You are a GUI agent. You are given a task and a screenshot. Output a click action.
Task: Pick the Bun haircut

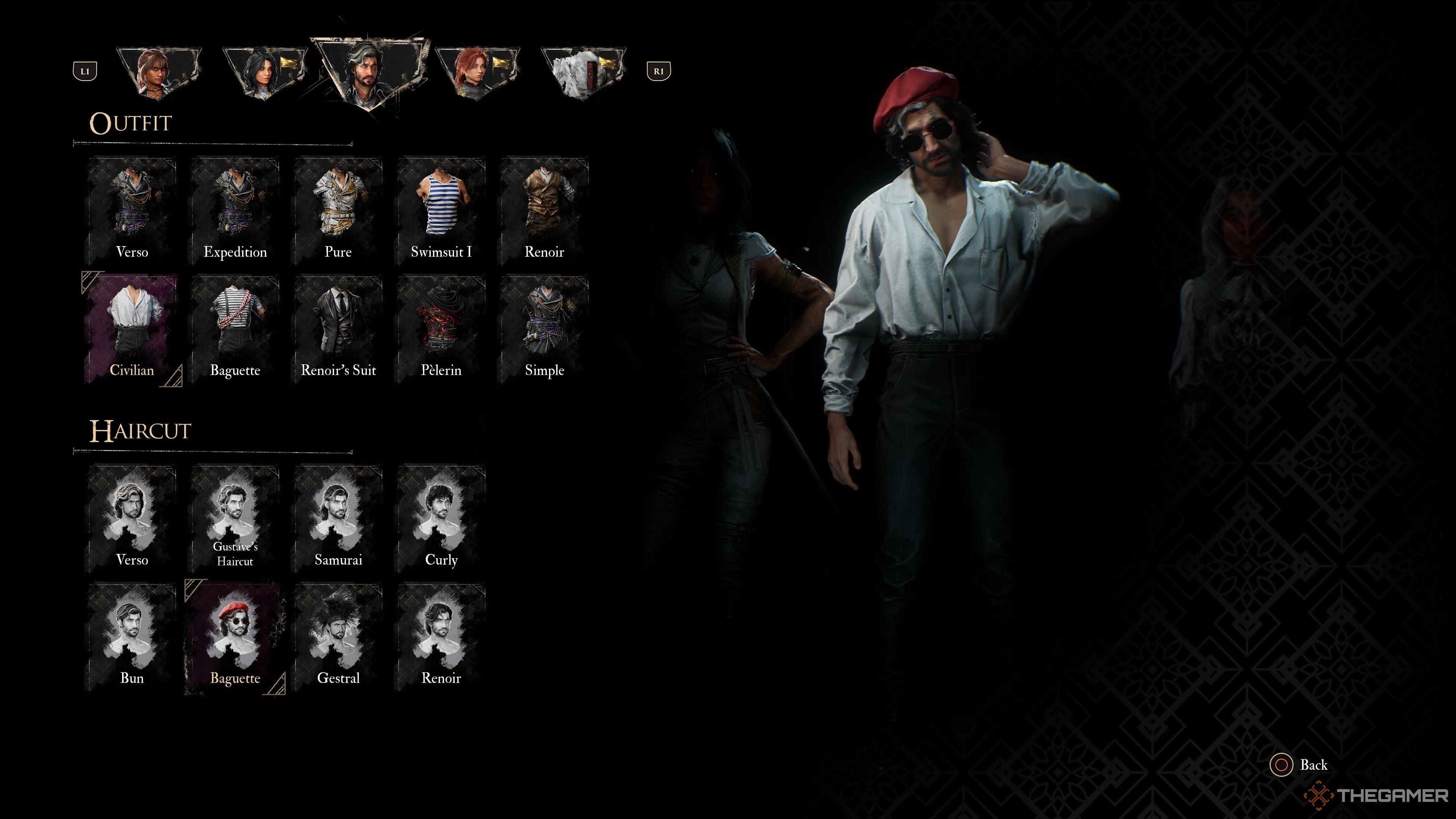click(132, 633)
